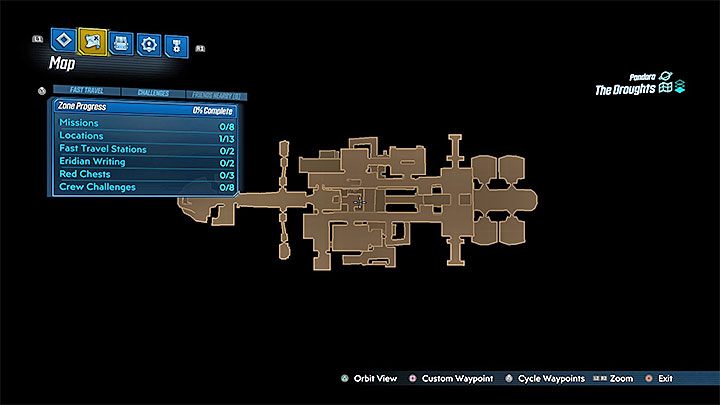This screenshot has width=720, height=405.
Task: Switch to the hexagon skills tab icon
Action: coord(150,43)
